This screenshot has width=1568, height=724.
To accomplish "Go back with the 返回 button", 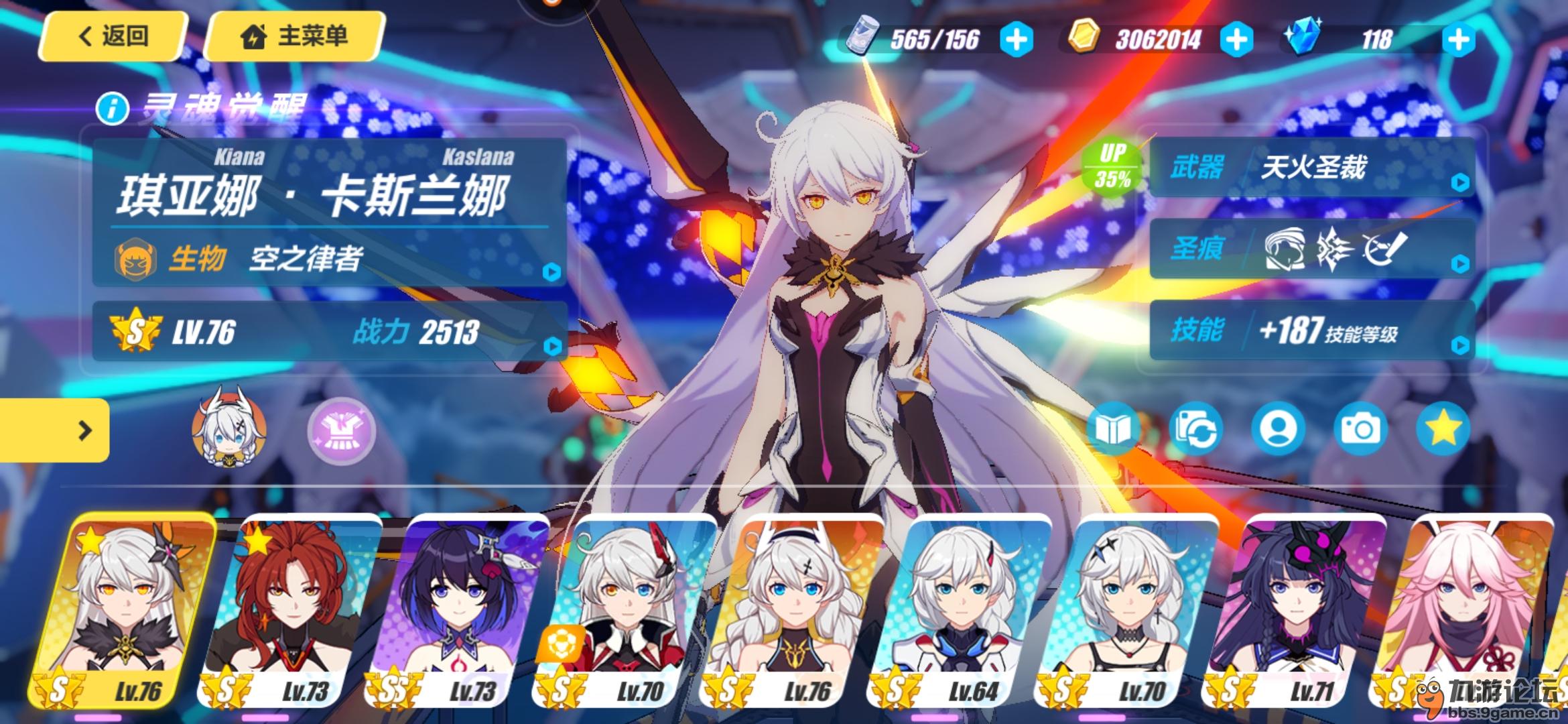I will pos(113,36).
